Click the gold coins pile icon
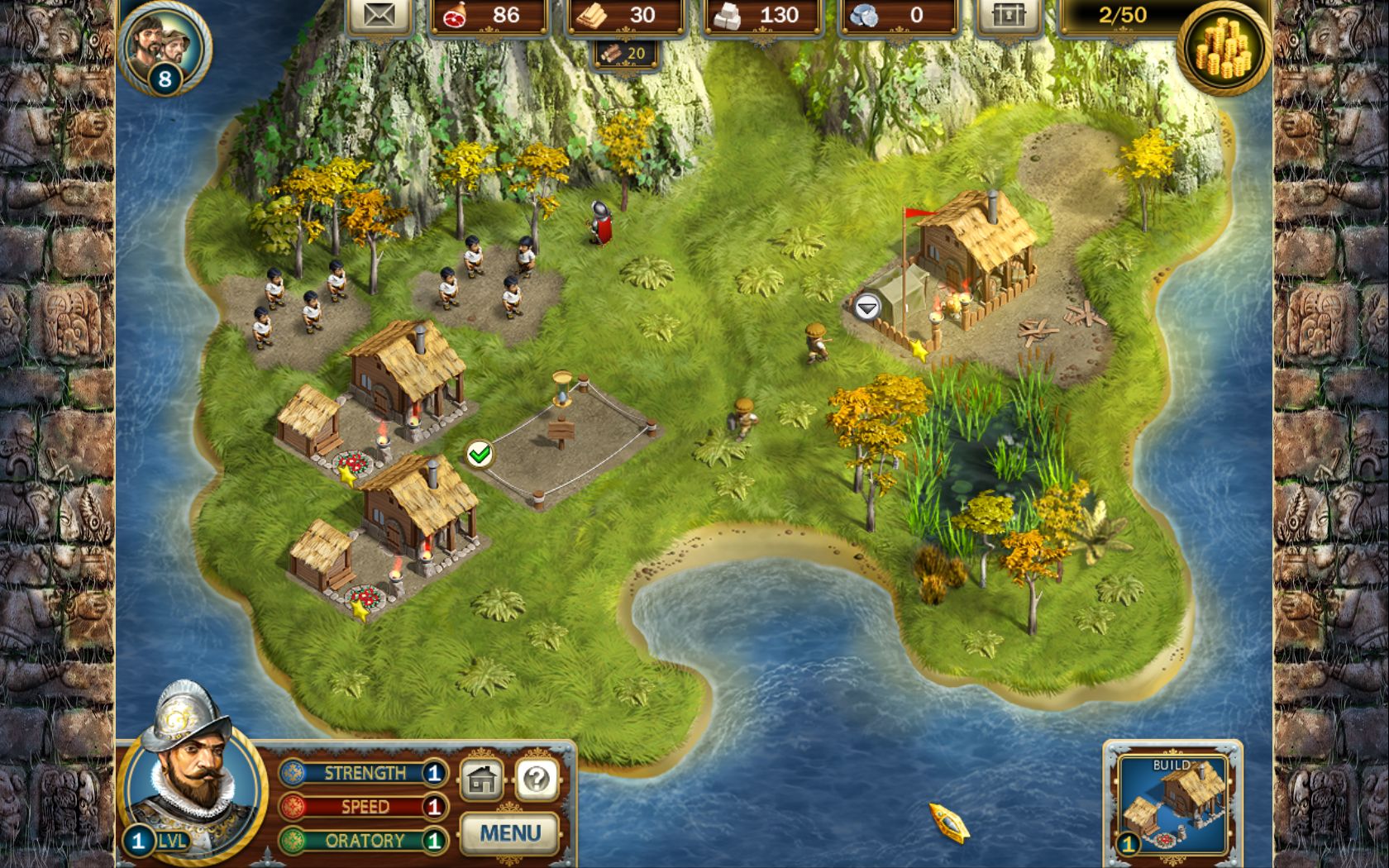This screenshot has height=868, width=1389. click(x=1225, y=46)
